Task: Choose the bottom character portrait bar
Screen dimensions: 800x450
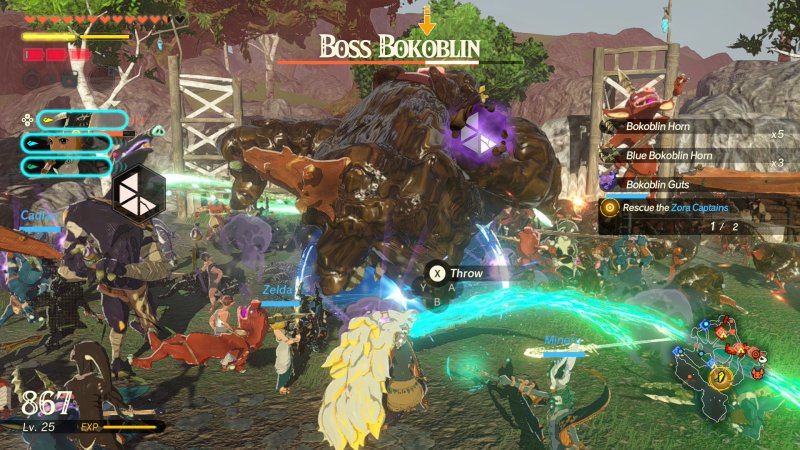Action: [x=66, y=167]
